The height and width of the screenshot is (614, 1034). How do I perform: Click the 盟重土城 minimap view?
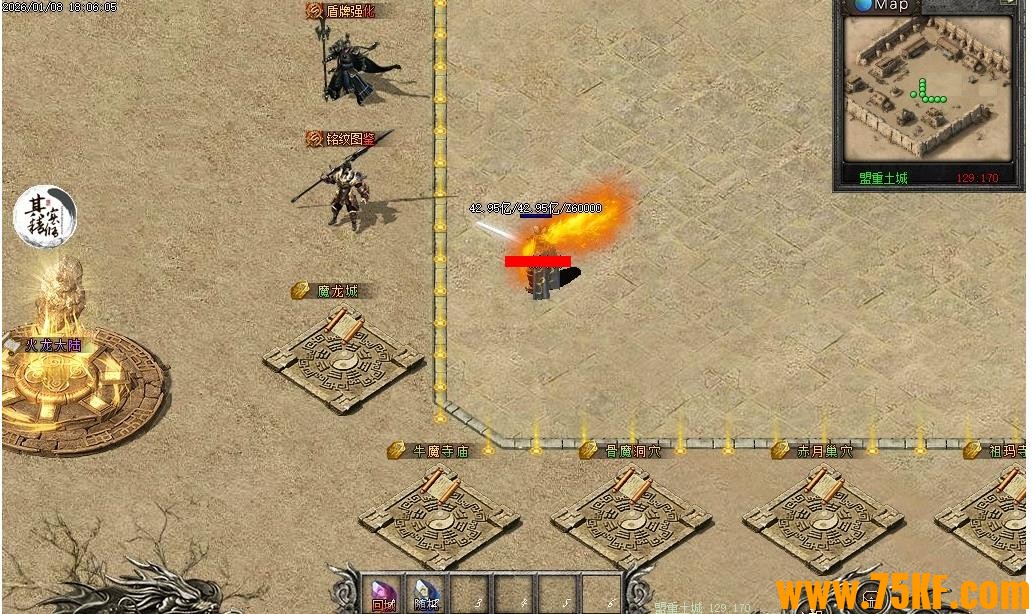(929, 88)
